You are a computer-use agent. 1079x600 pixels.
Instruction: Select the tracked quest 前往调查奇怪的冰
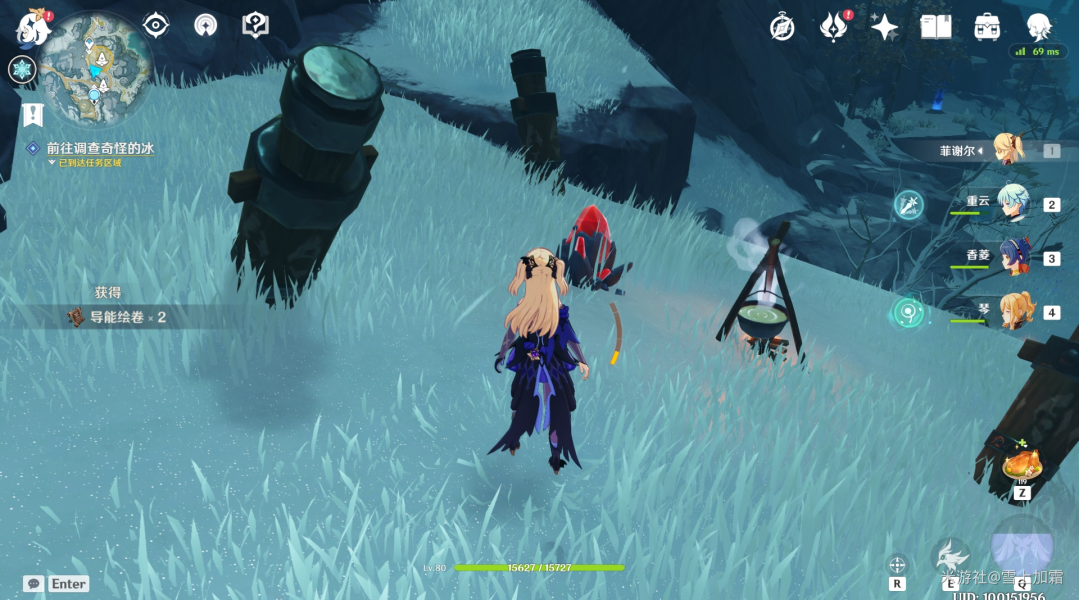click(x=99, y=148)
